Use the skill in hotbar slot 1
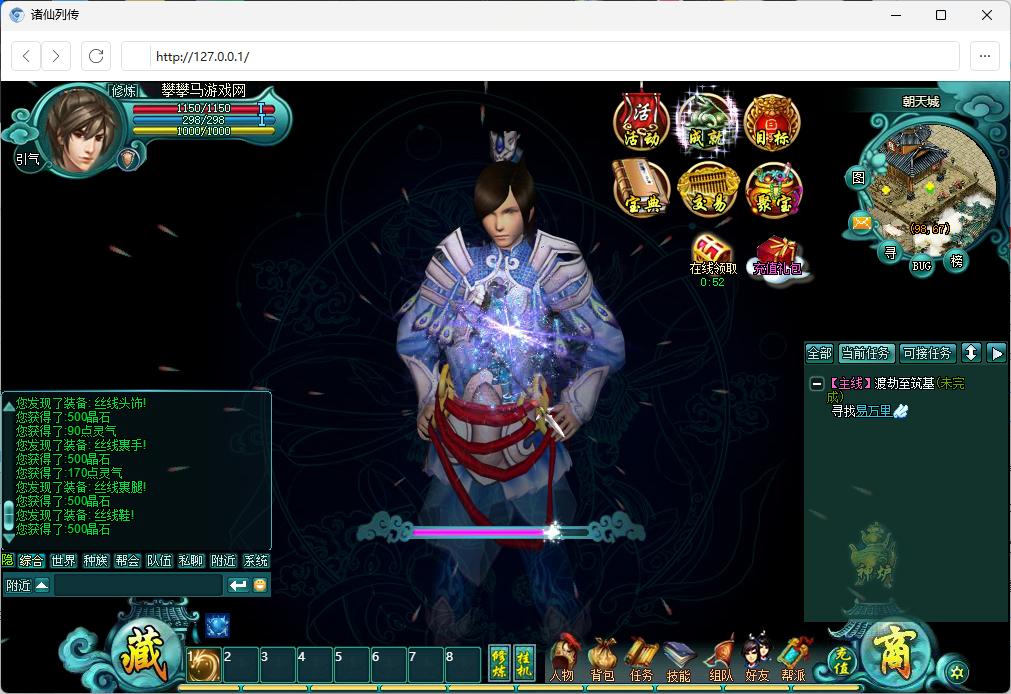The image size is (1011, 694). [x=204, y=665]
